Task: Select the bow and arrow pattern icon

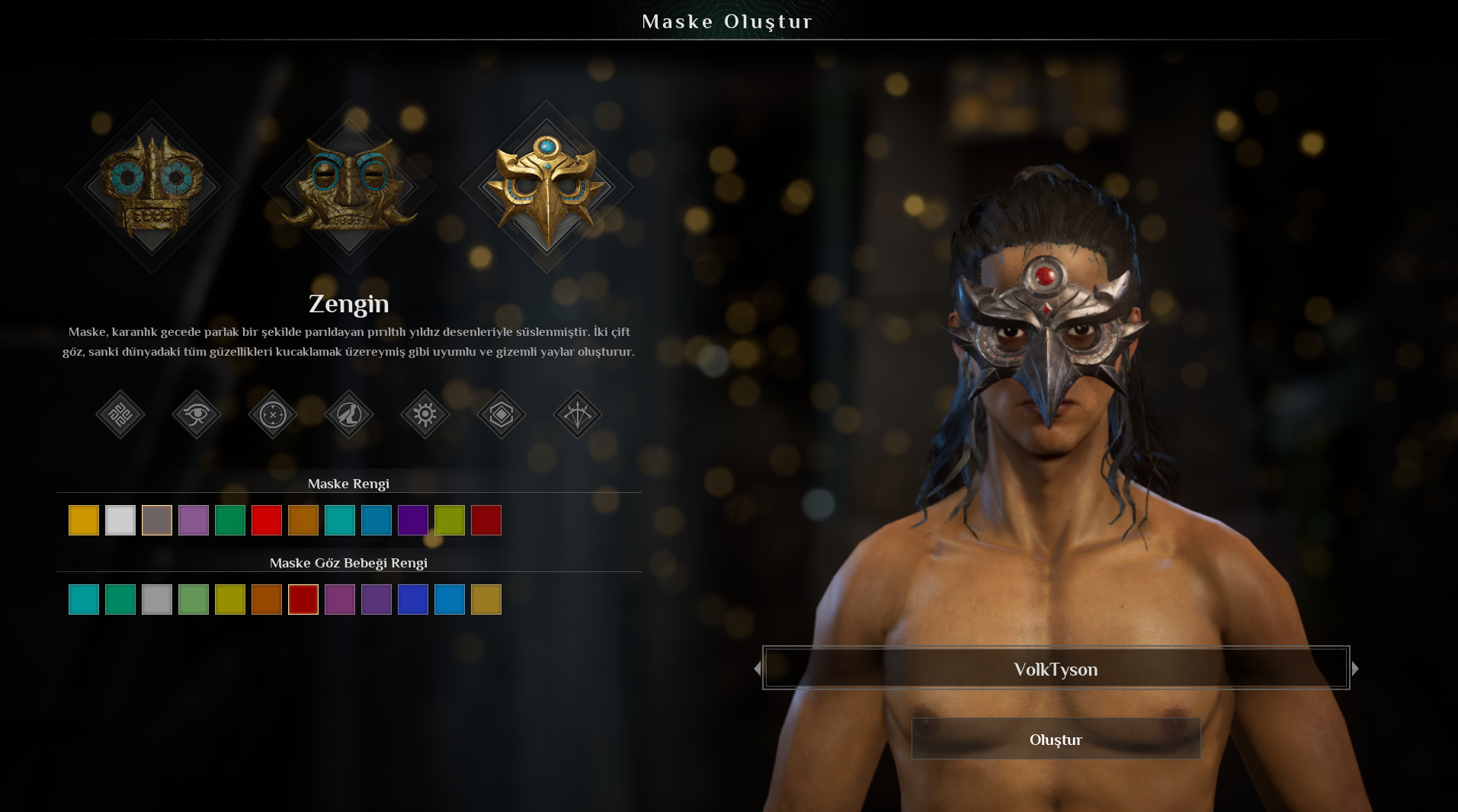Action: (x=578, y=414)
